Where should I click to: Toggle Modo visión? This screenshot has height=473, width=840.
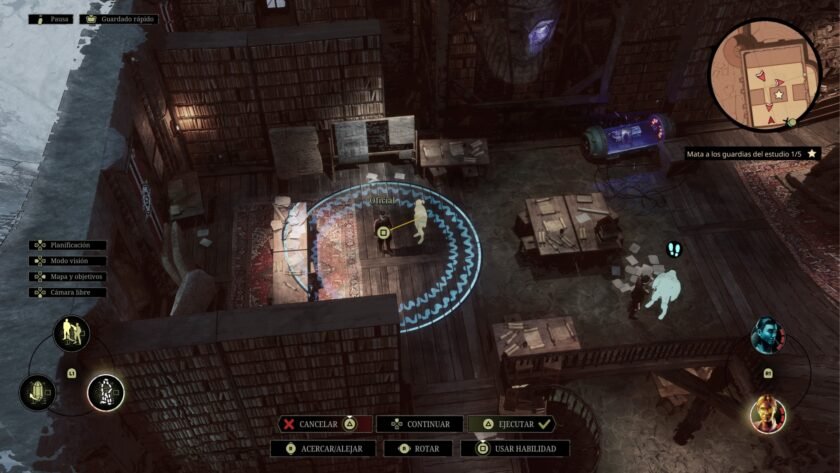(68, 260)
